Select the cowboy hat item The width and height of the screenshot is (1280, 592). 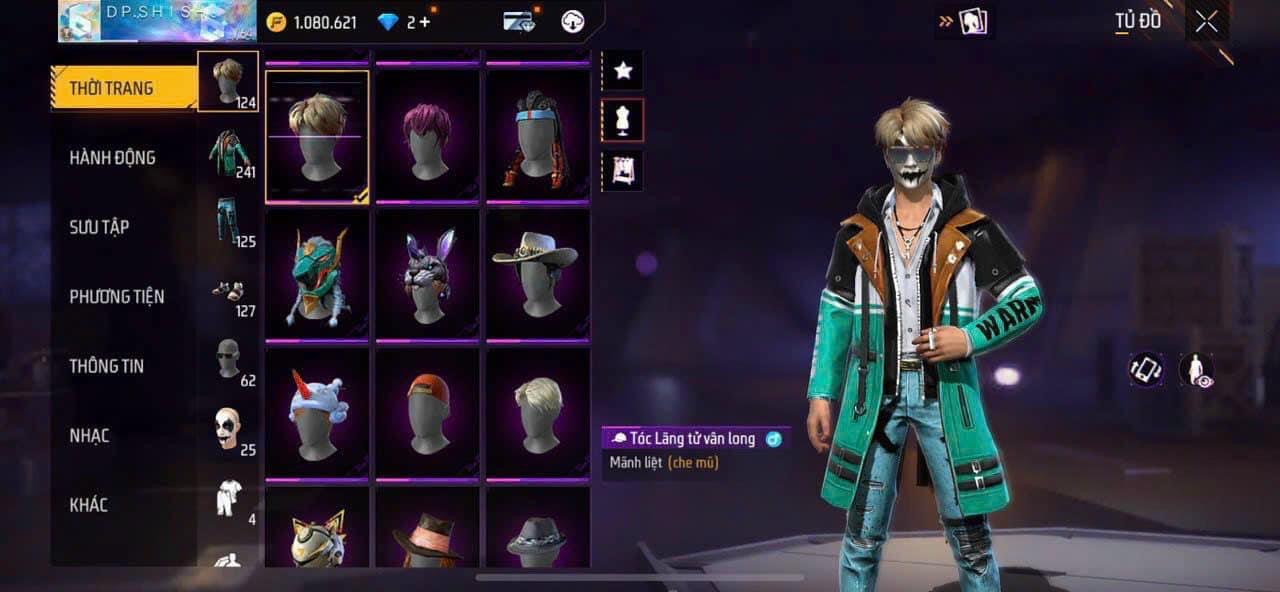coord(537,275)
